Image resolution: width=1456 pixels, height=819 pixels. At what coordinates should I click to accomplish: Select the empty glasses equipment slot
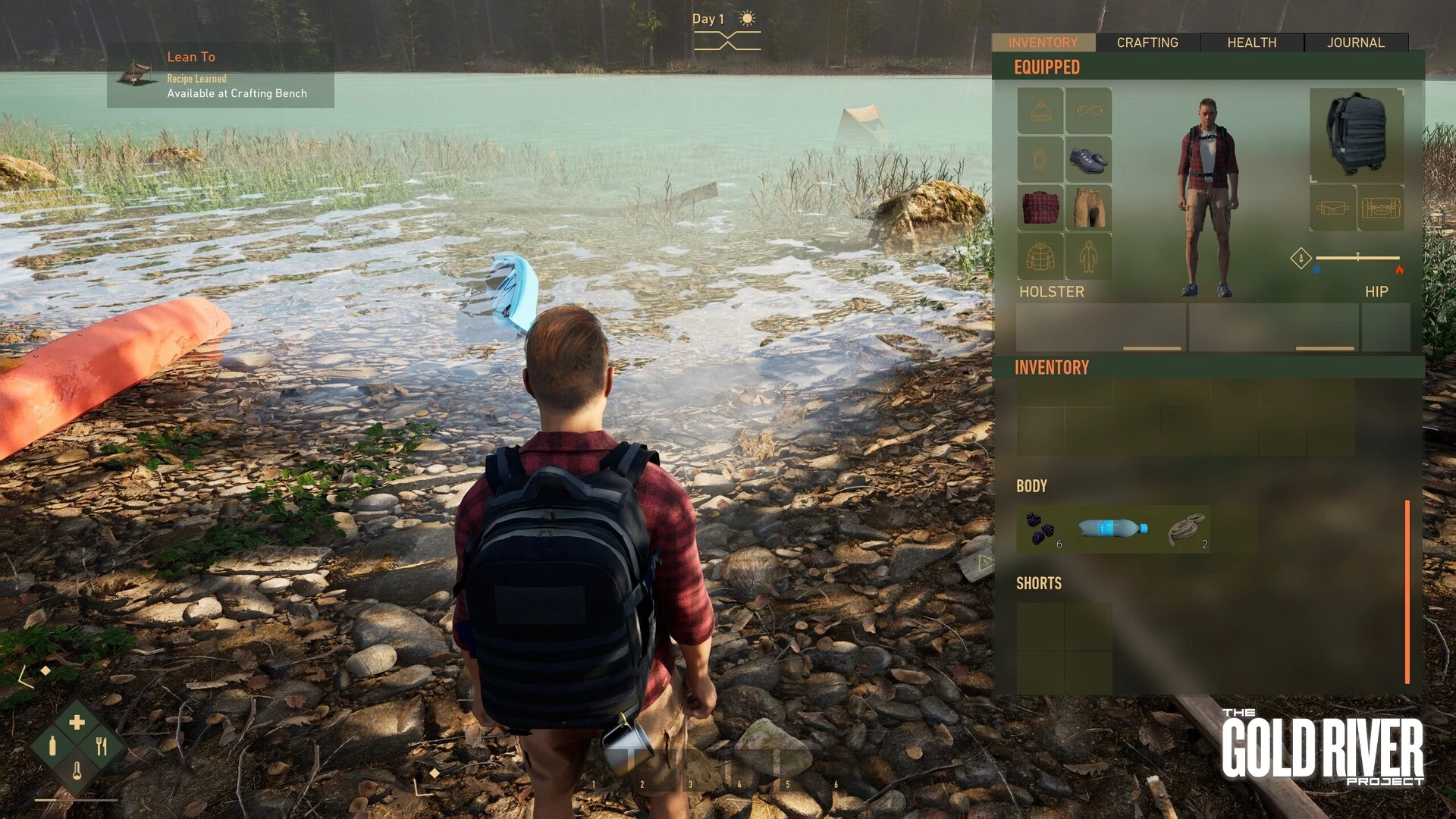point(1088,111)
